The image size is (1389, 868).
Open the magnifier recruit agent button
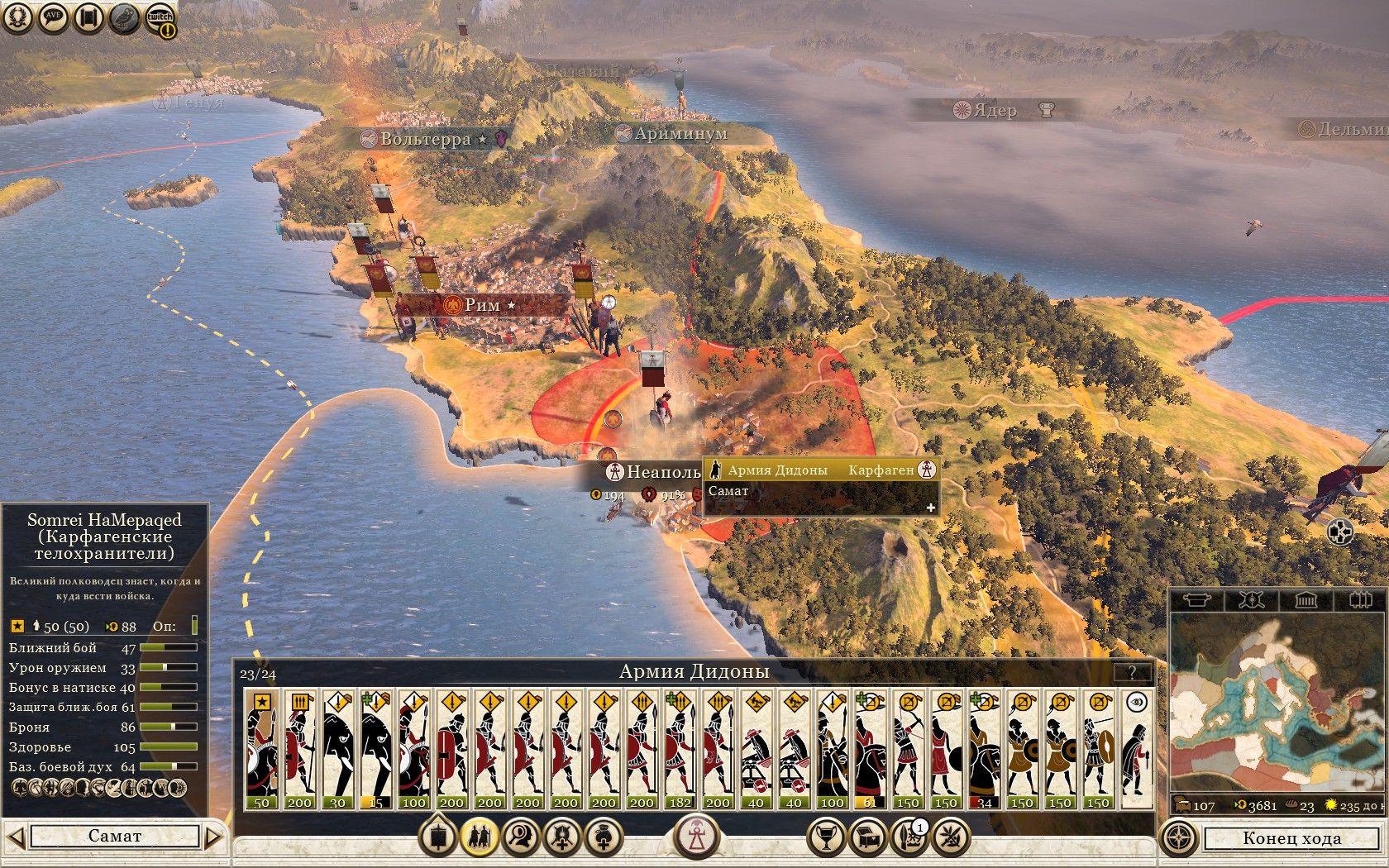tap(521, 837)
